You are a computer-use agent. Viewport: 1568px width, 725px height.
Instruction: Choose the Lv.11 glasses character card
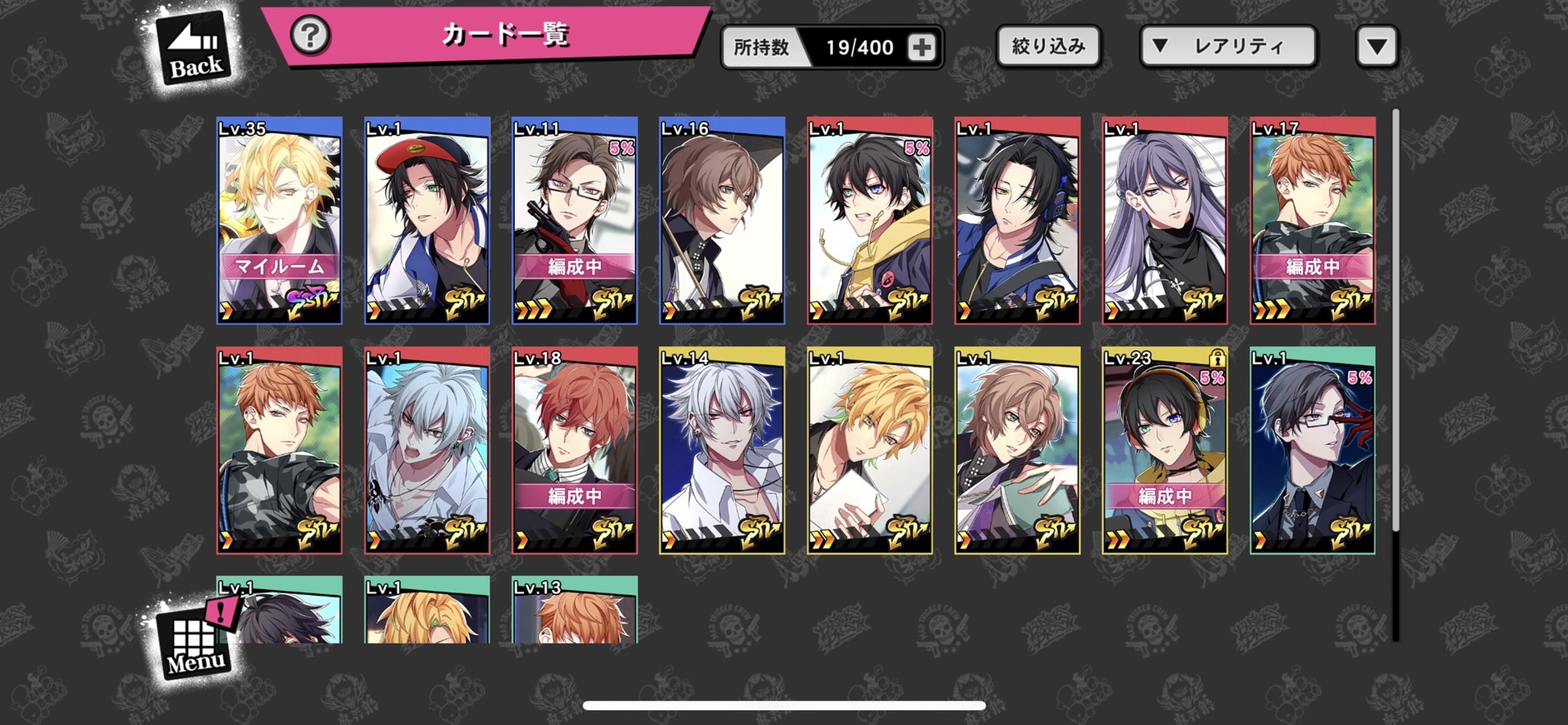(574, 221)
